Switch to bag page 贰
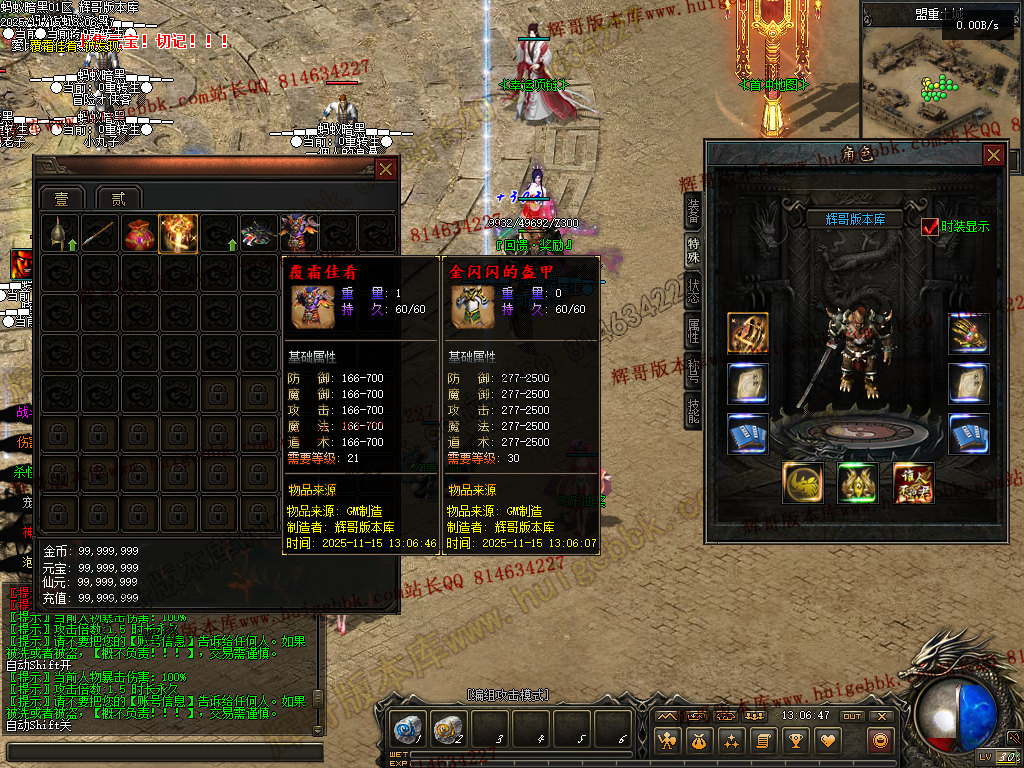The height and width of the screenshot is (768, 1024). point(118,197)
